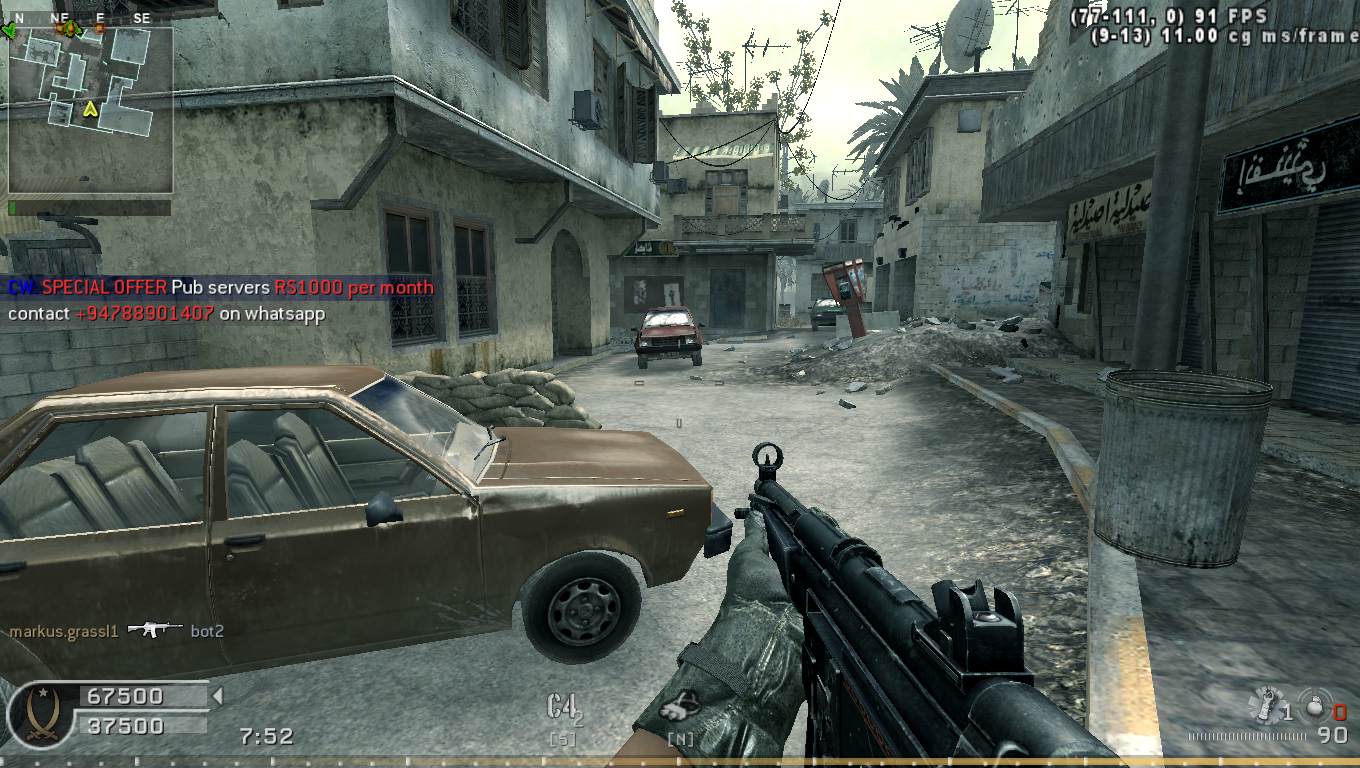Select the OpFor crossed-swords team emblem
The height and width of the screenshot is (768, 1360).
pyautogui.click(x=40, y=713)
